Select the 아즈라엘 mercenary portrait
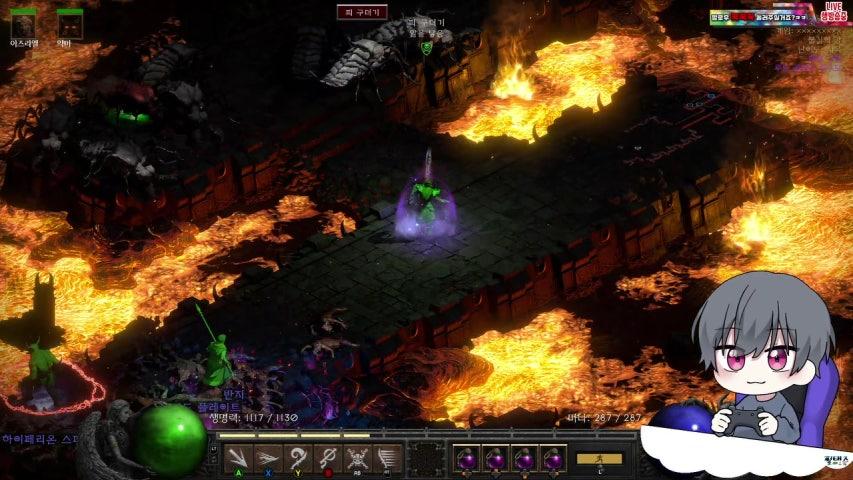This screenshot has height=480, width=853. pyautogui.click(x=23, y=25)
